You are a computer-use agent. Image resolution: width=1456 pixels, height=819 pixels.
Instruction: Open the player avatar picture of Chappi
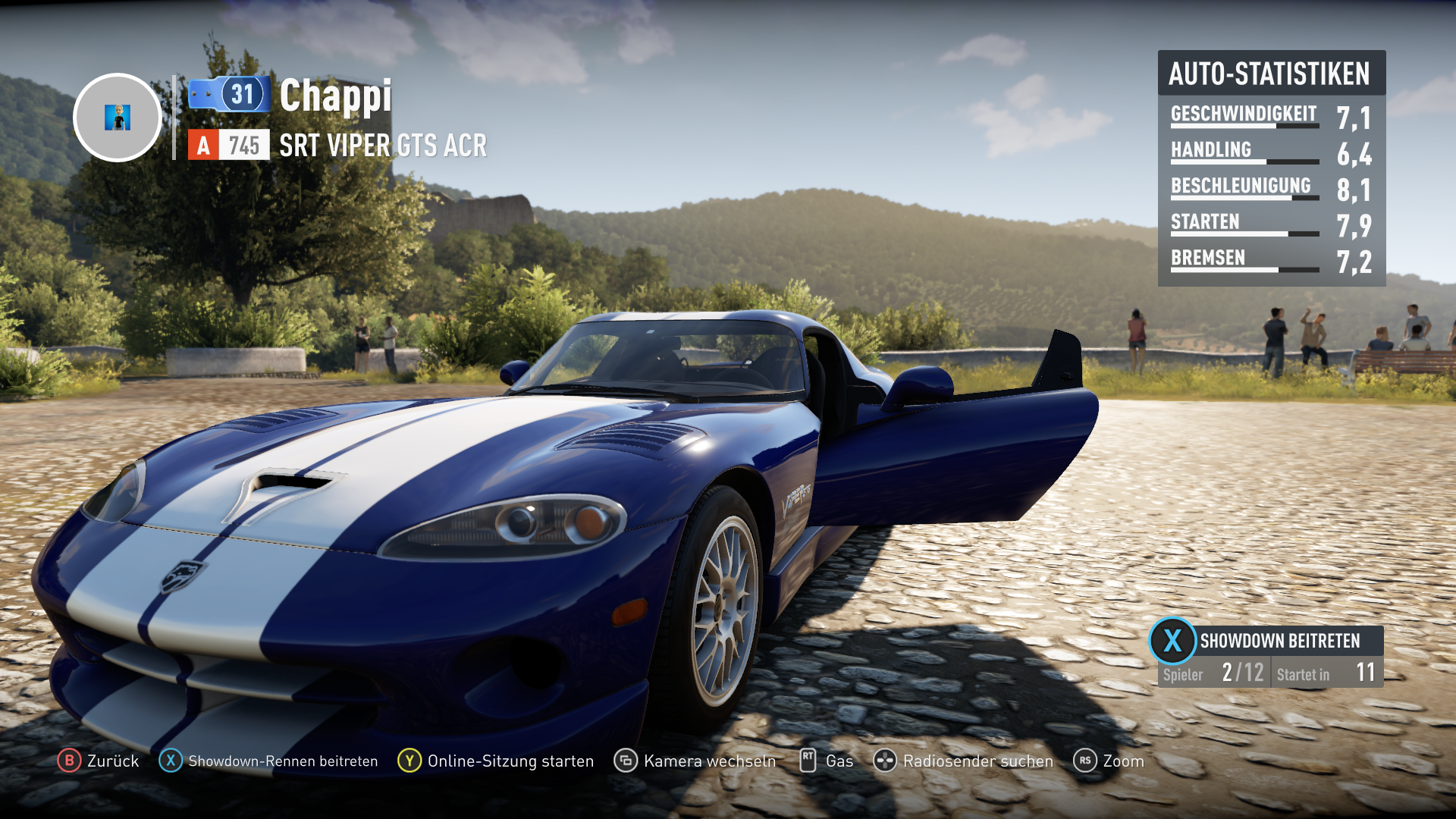pos(117,118)
